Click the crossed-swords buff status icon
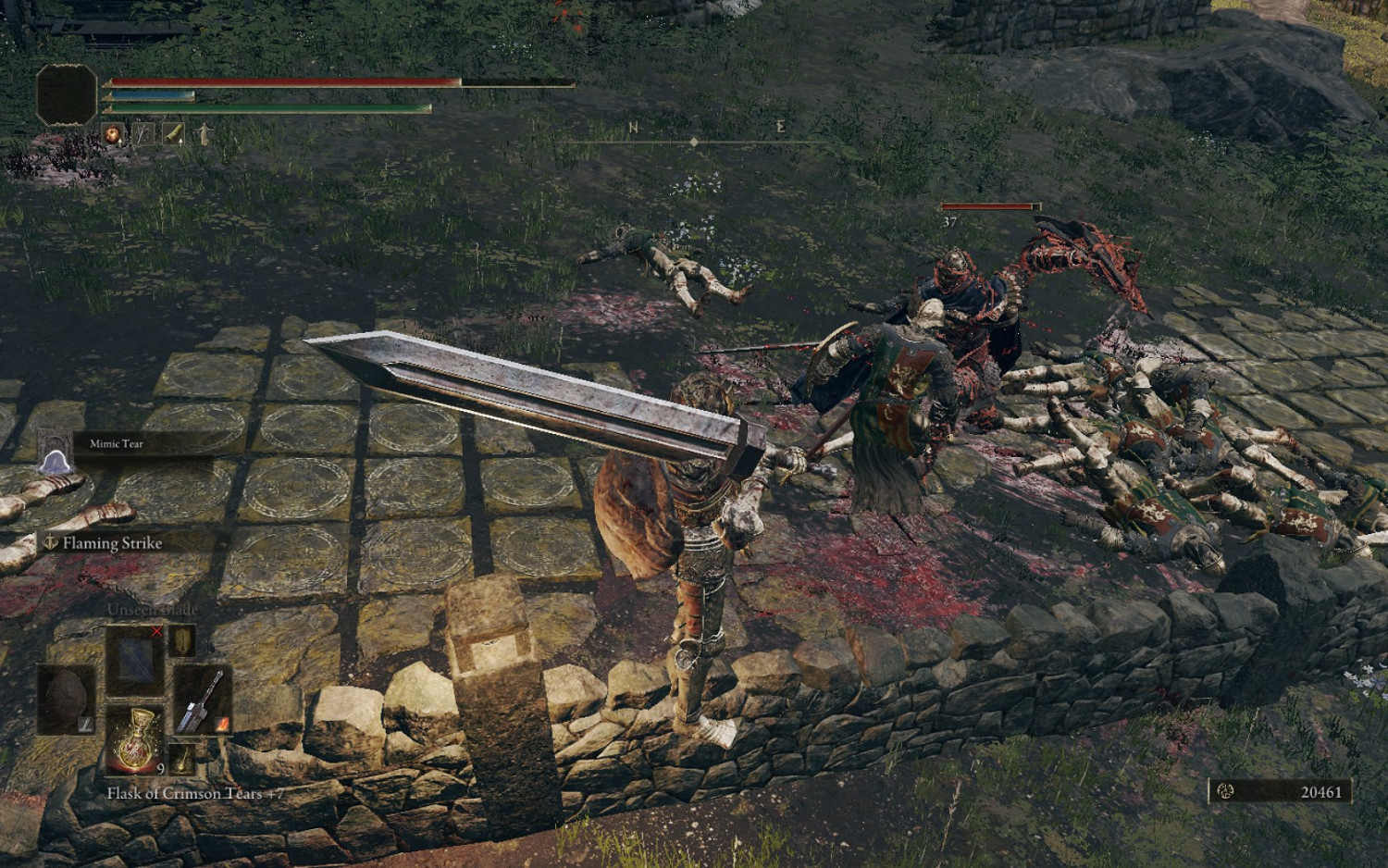The image size is (1388, 868). (x=143, y=134)
